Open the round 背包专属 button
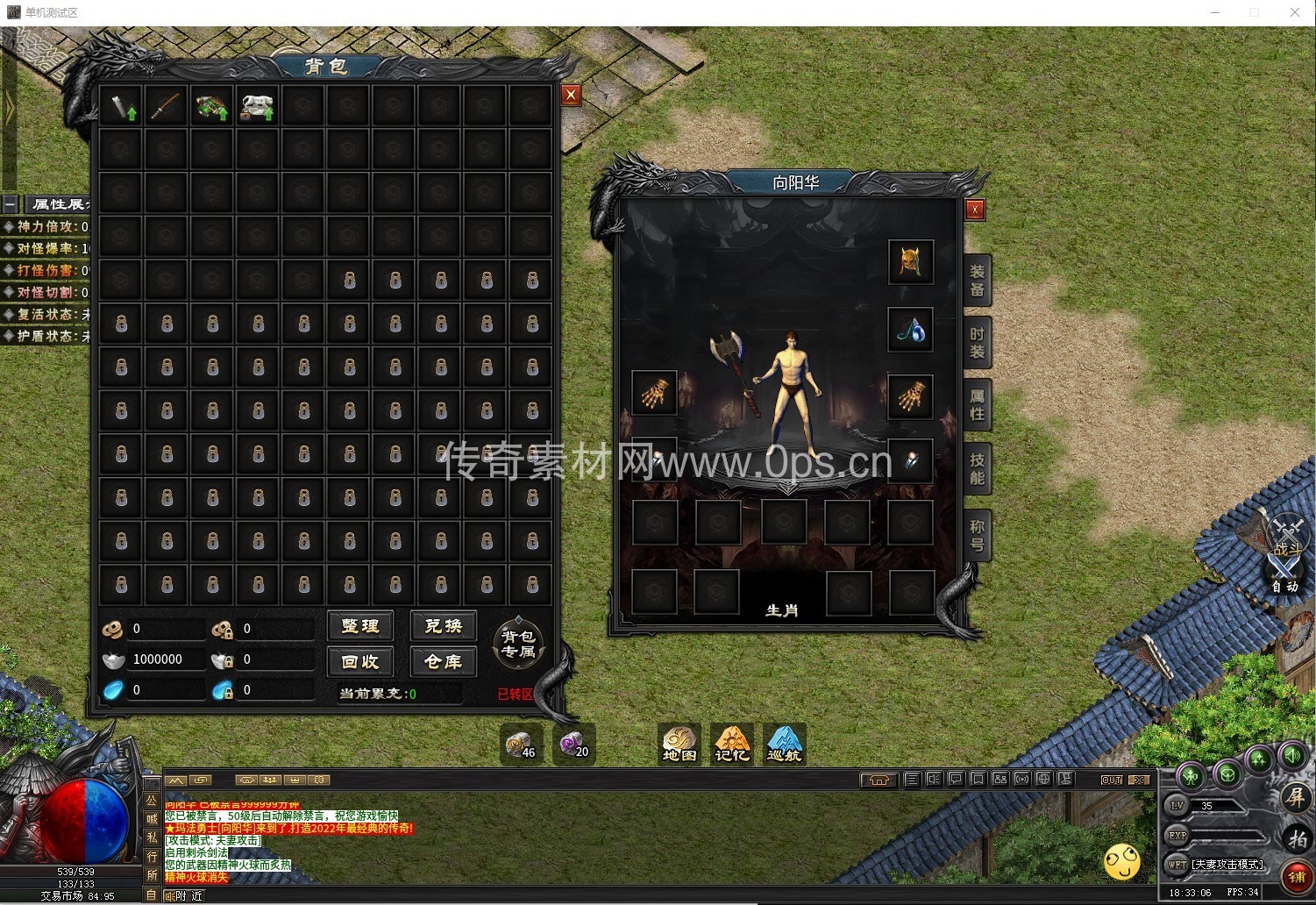The height and width of the screenshot is (905, 1316). pyautogui.click(x=518, y=645)
